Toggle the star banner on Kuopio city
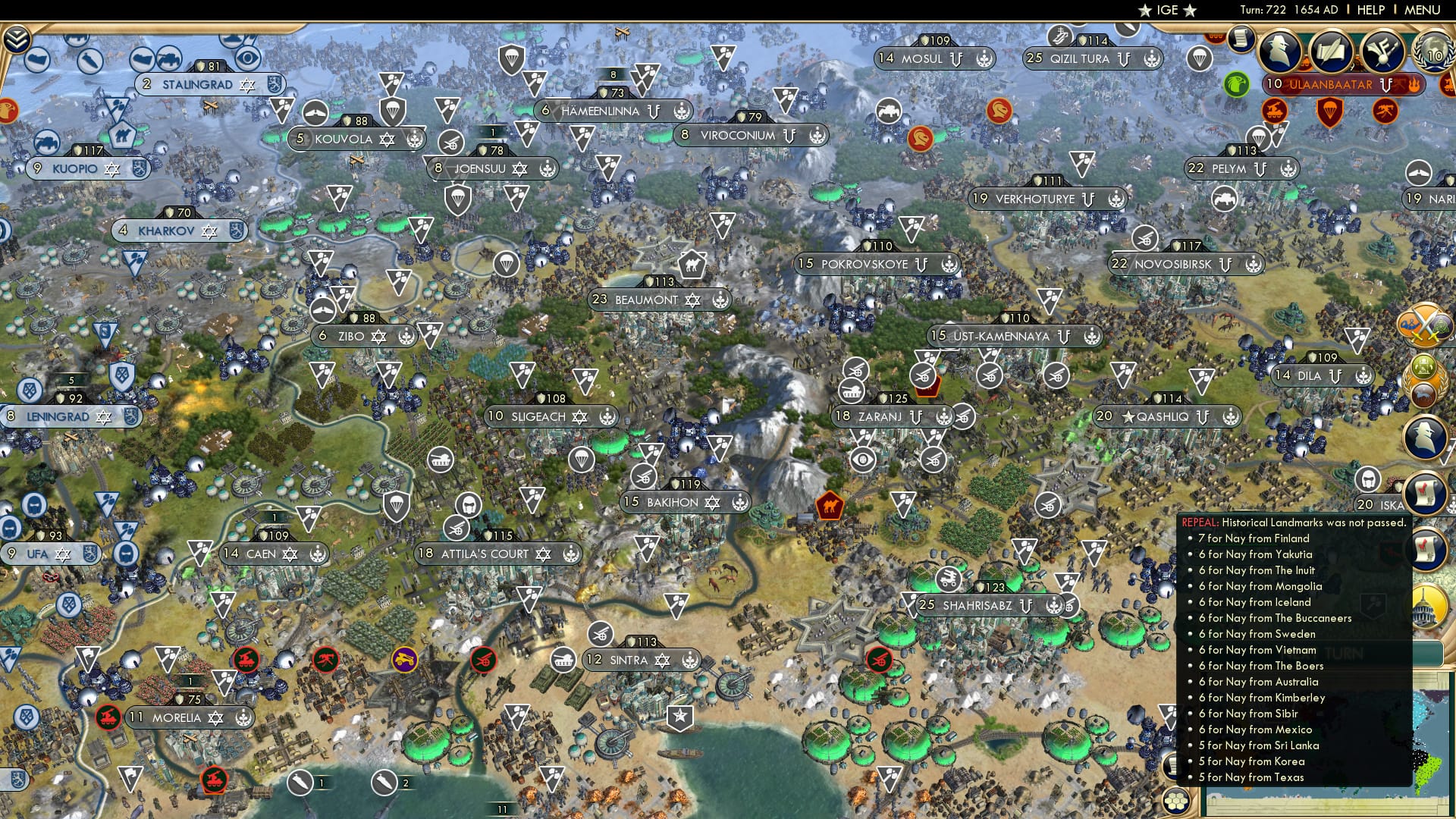1456x819 pixels. click(114, 168)
